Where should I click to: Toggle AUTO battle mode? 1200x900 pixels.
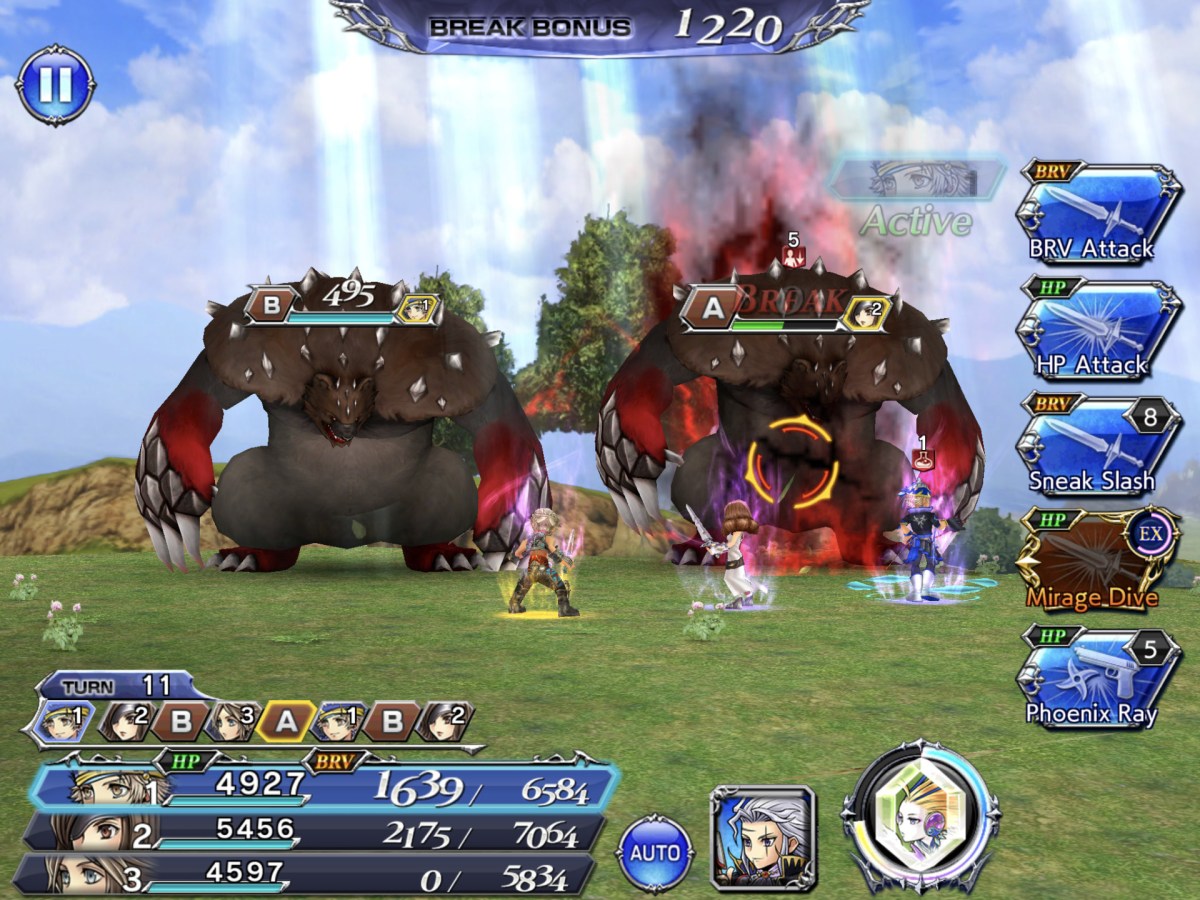tap(656, 853)
